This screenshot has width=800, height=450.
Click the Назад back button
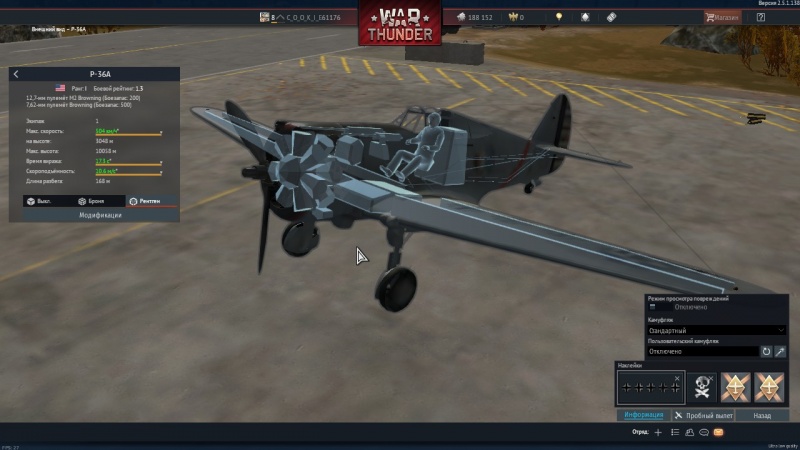762,415
